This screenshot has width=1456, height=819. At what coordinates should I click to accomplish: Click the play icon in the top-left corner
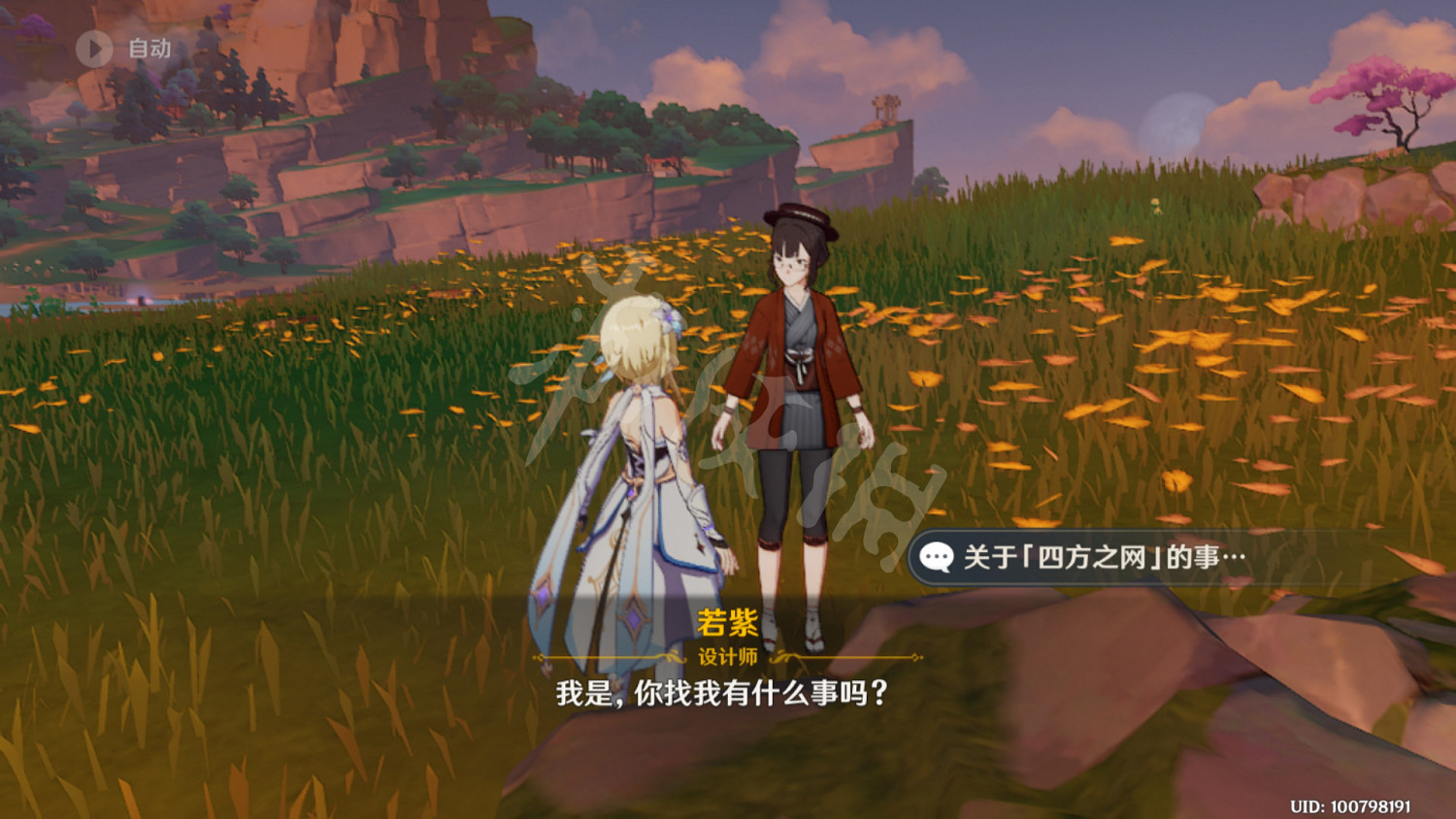pos(94,48)
